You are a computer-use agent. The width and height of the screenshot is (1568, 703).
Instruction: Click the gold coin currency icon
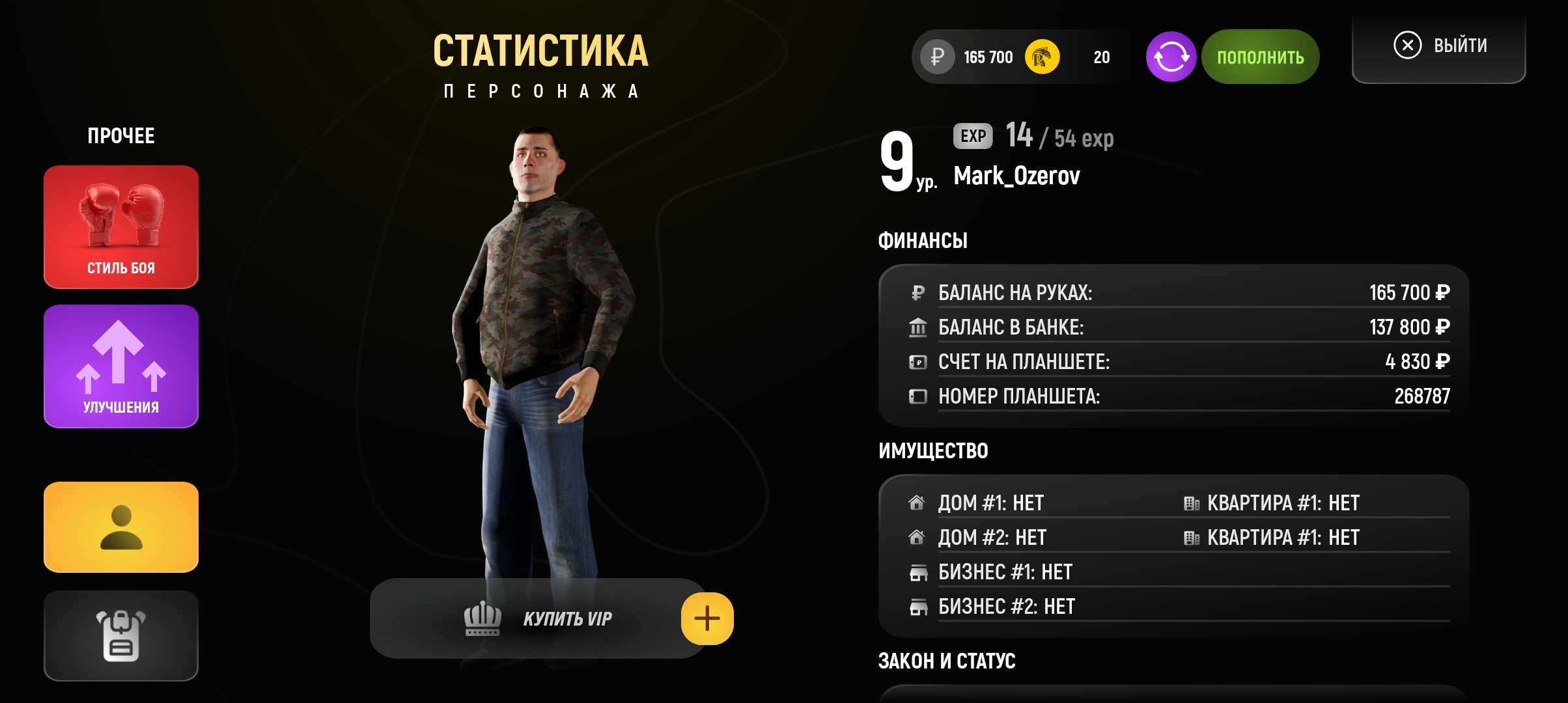pyautogui.click(x=1042, y=57)
